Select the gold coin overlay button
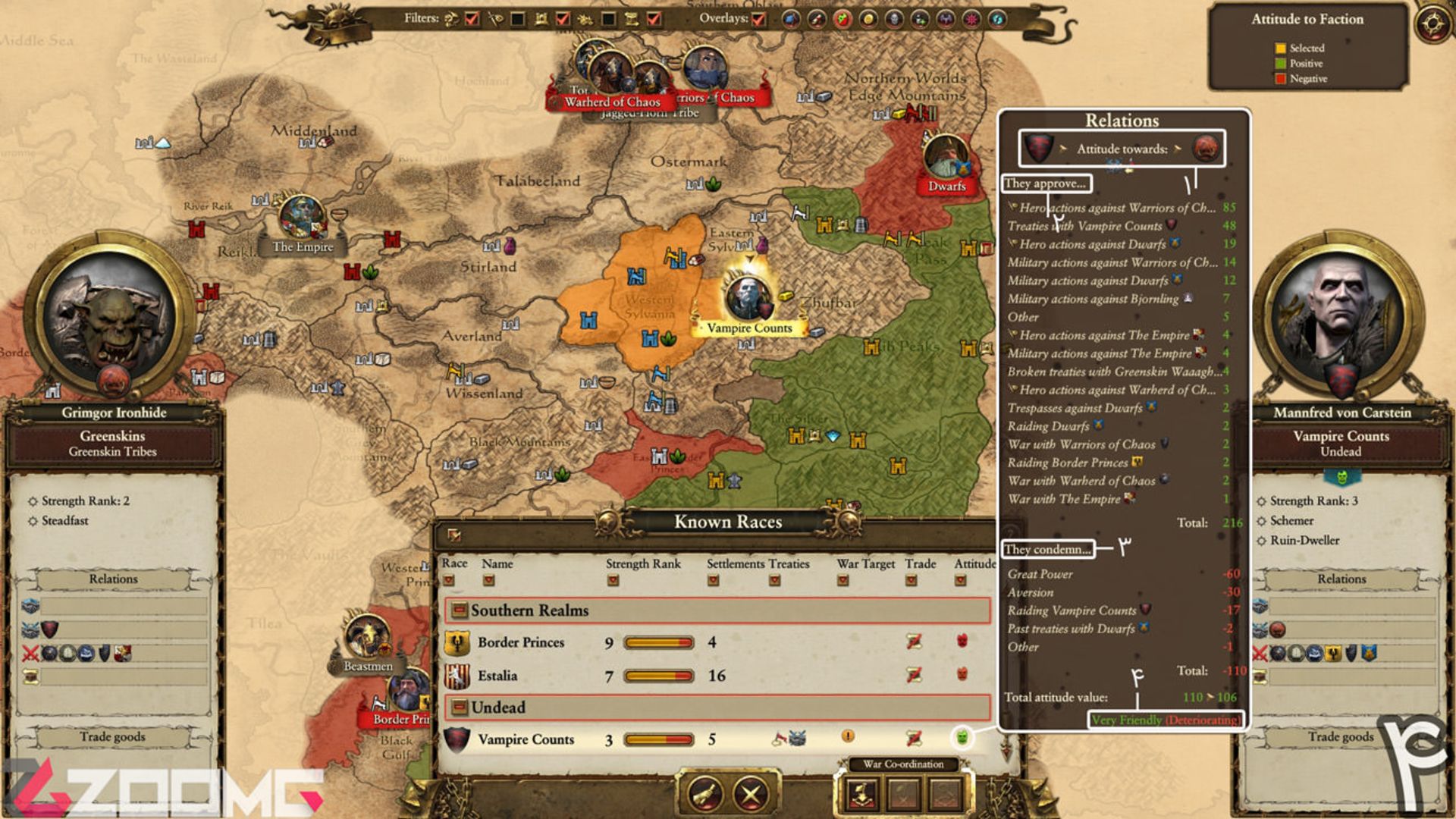 coord(868,19)
